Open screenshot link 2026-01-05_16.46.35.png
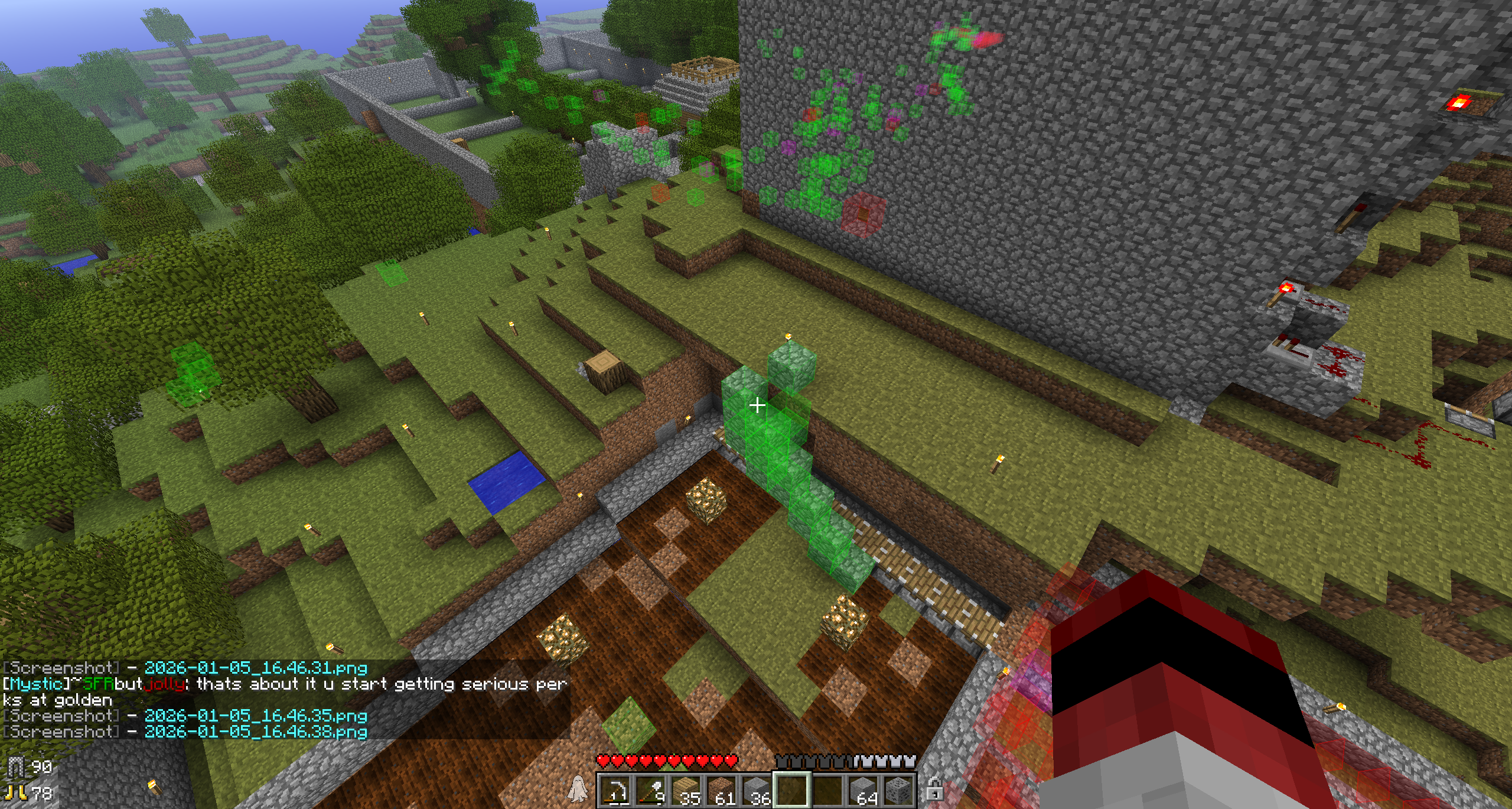This screenshot has width=1512, height=809. [256, 716]
